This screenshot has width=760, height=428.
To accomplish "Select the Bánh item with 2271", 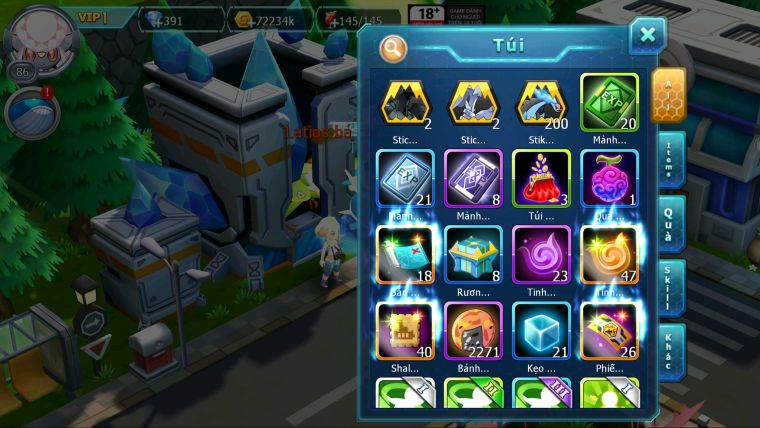I will (x=473, y=330).
